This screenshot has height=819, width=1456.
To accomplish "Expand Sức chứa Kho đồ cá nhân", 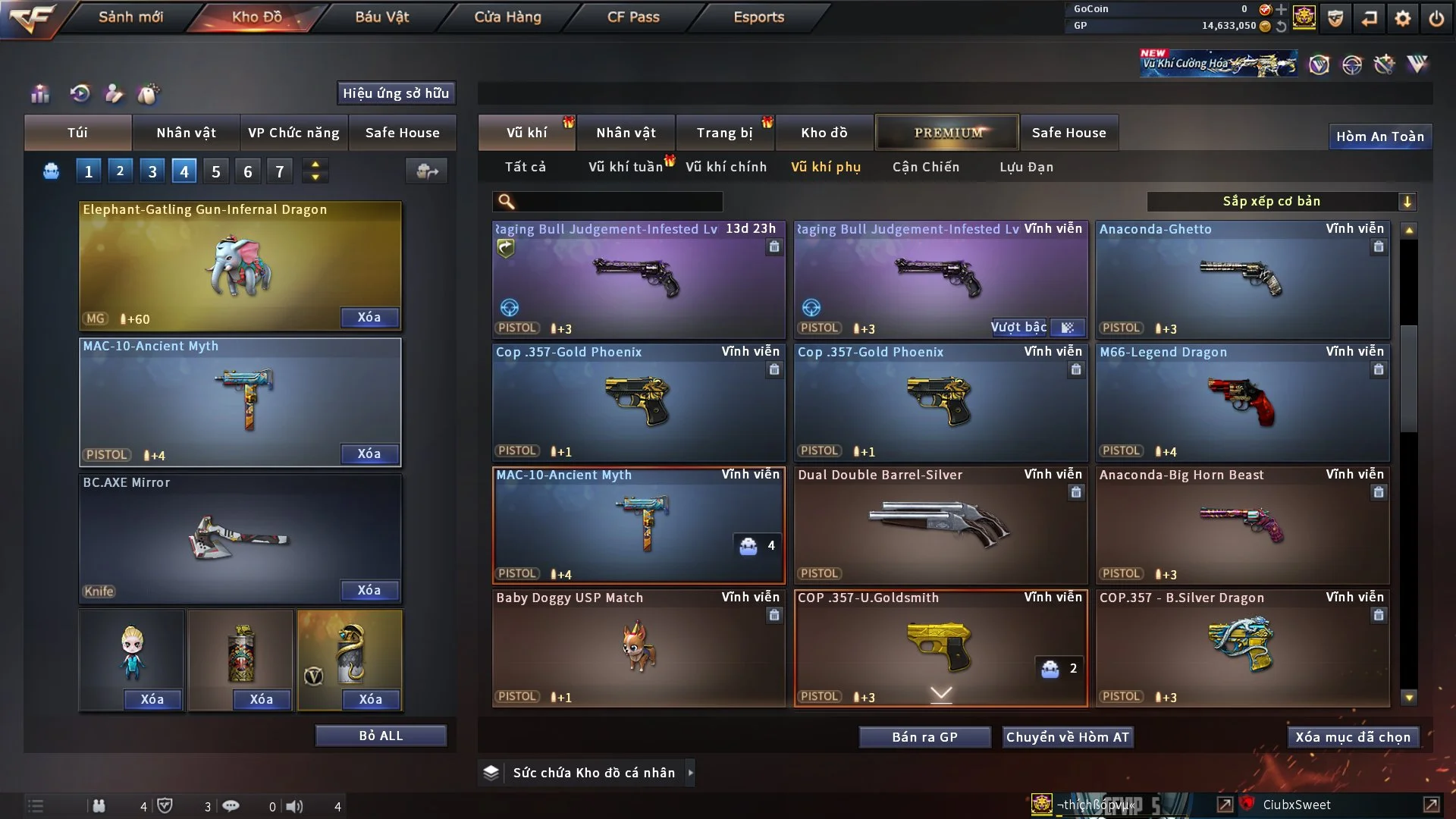I will (690, 773).
